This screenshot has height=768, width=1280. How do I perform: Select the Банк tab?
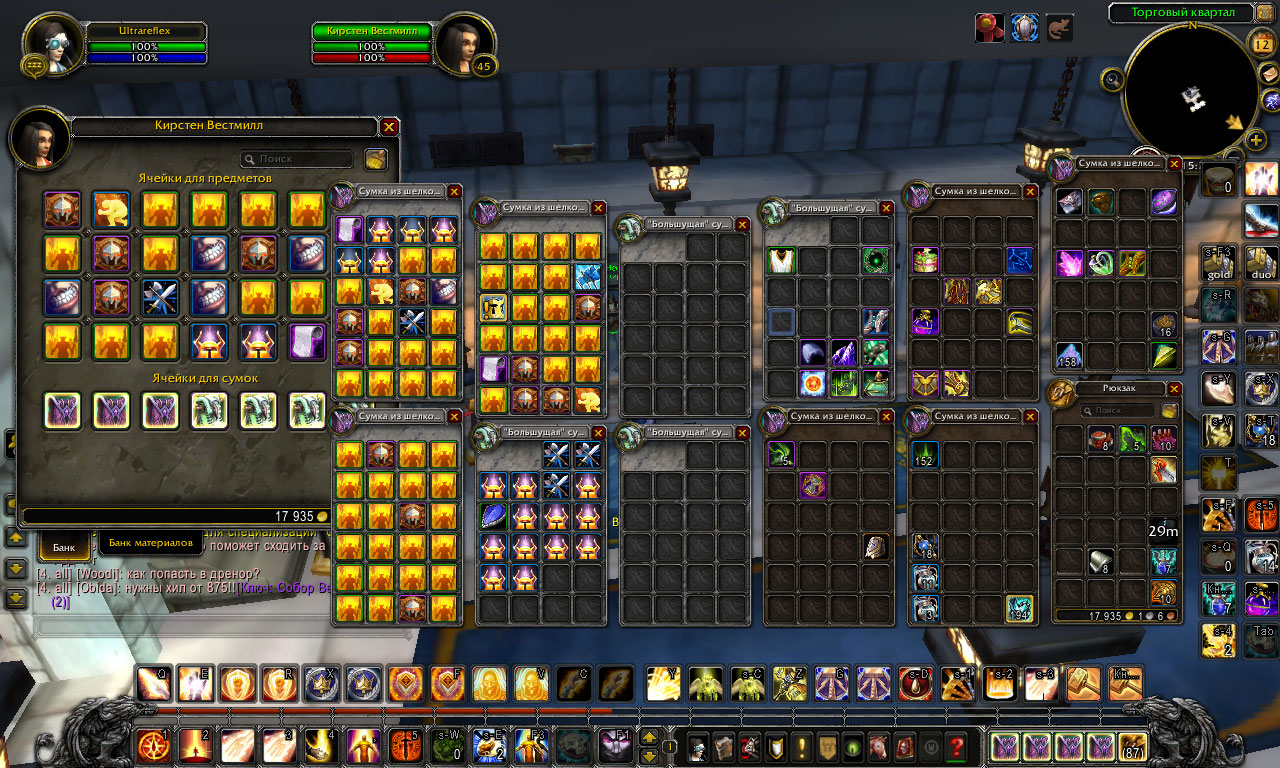64,547
